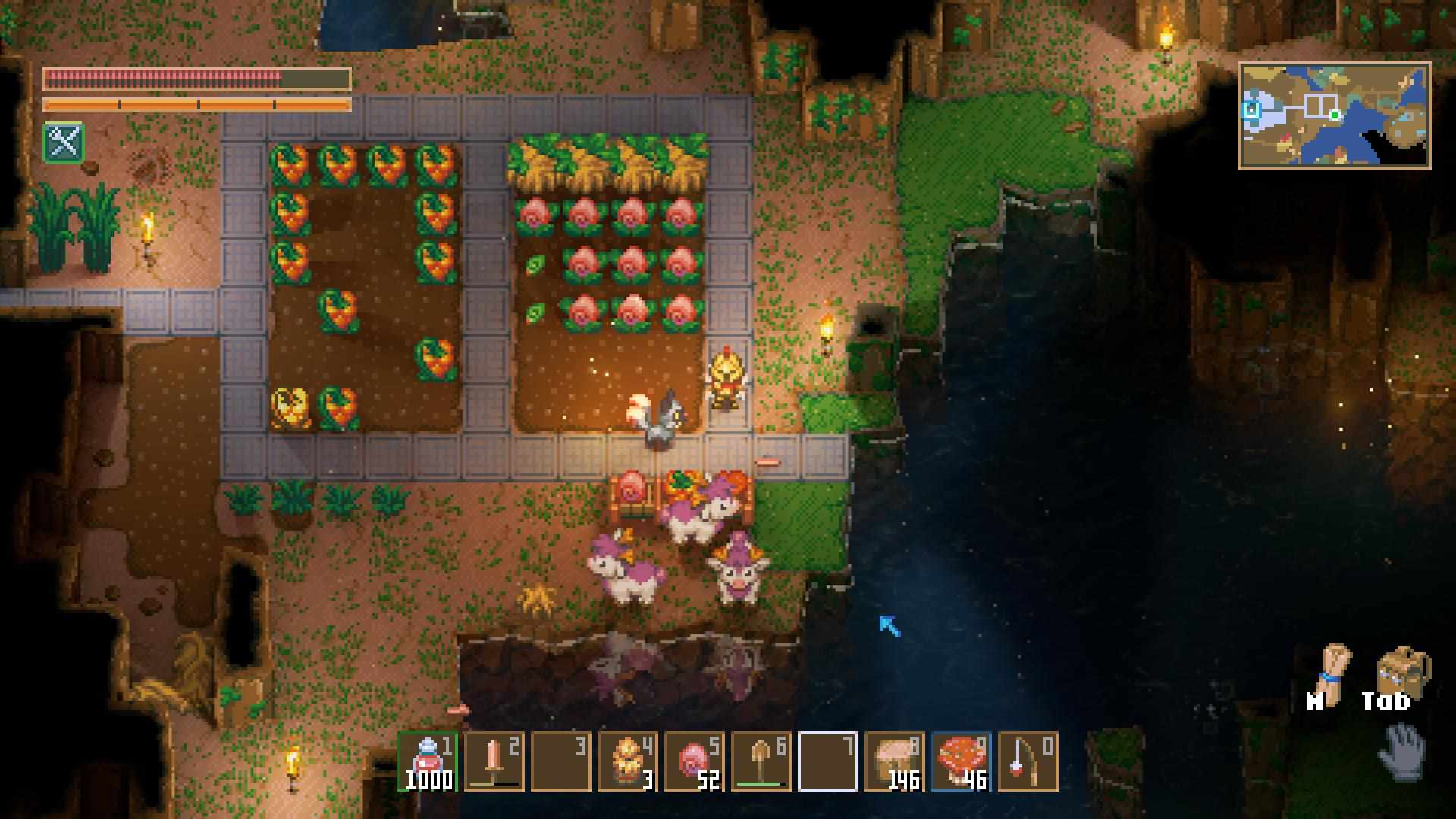The height and width of the screenshot is (819, 1456).
Task: Open the backpack inventory icon
Action: coord(1402,670)
